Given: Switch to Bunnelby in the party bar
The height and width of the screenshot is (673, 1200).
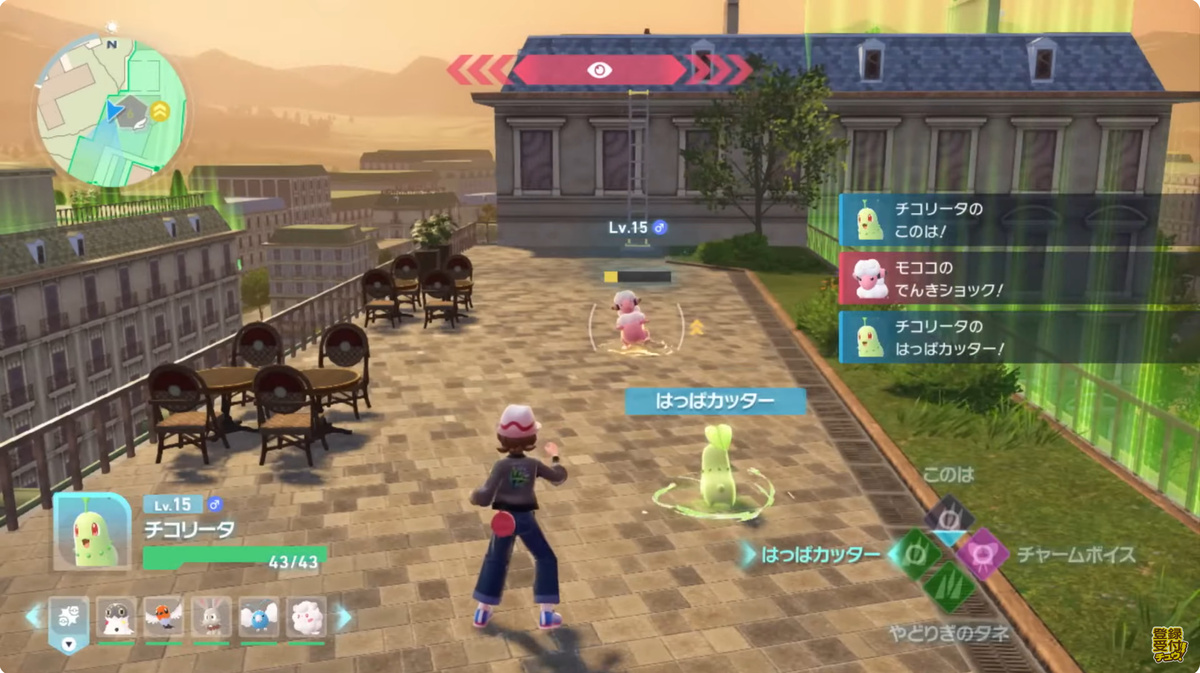Looking at the screenshot, I should tap(212, 618).
